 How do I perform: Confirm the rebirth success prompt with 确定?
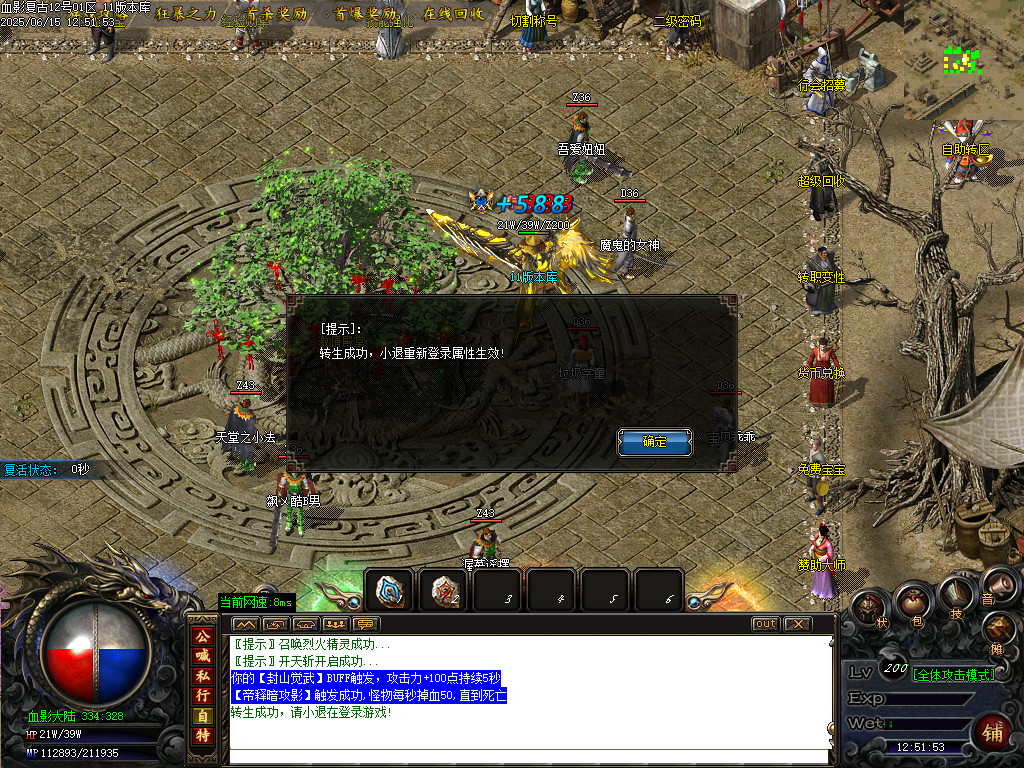pyautogui.click(x=654, y=441)
